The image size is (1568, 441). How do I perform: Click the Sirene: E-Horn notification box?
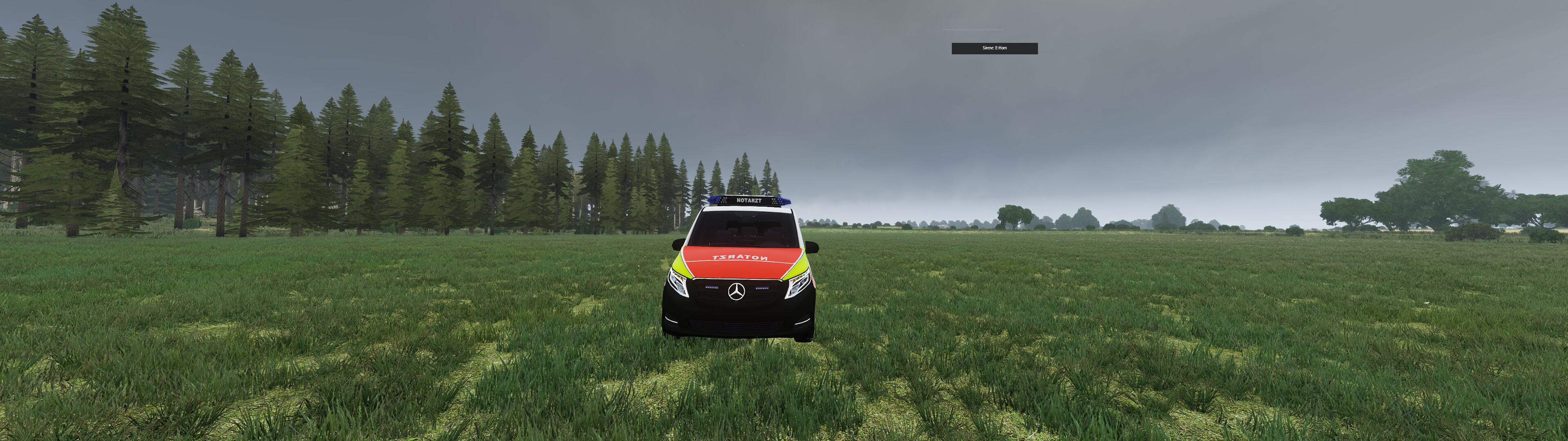pos(994,48)
